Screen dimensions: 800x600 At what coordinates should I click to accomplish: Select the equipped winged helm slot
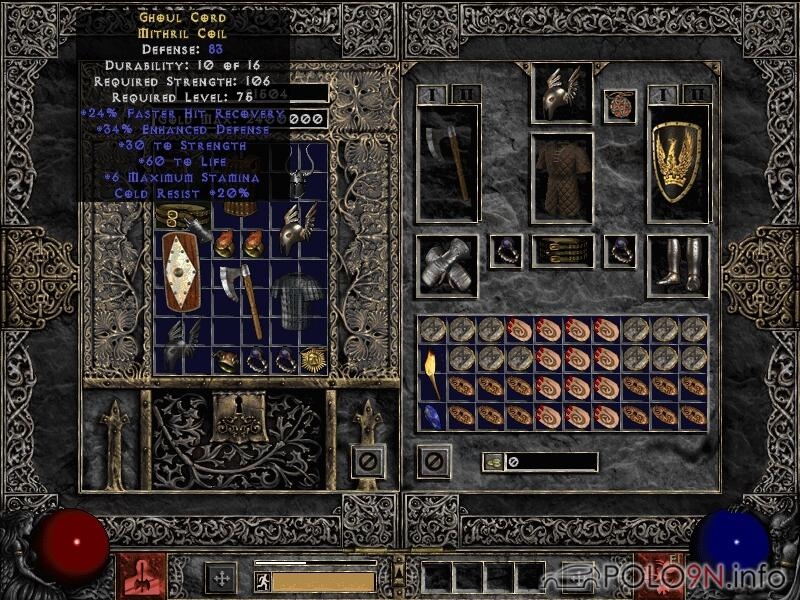click(x=561, y=94)
